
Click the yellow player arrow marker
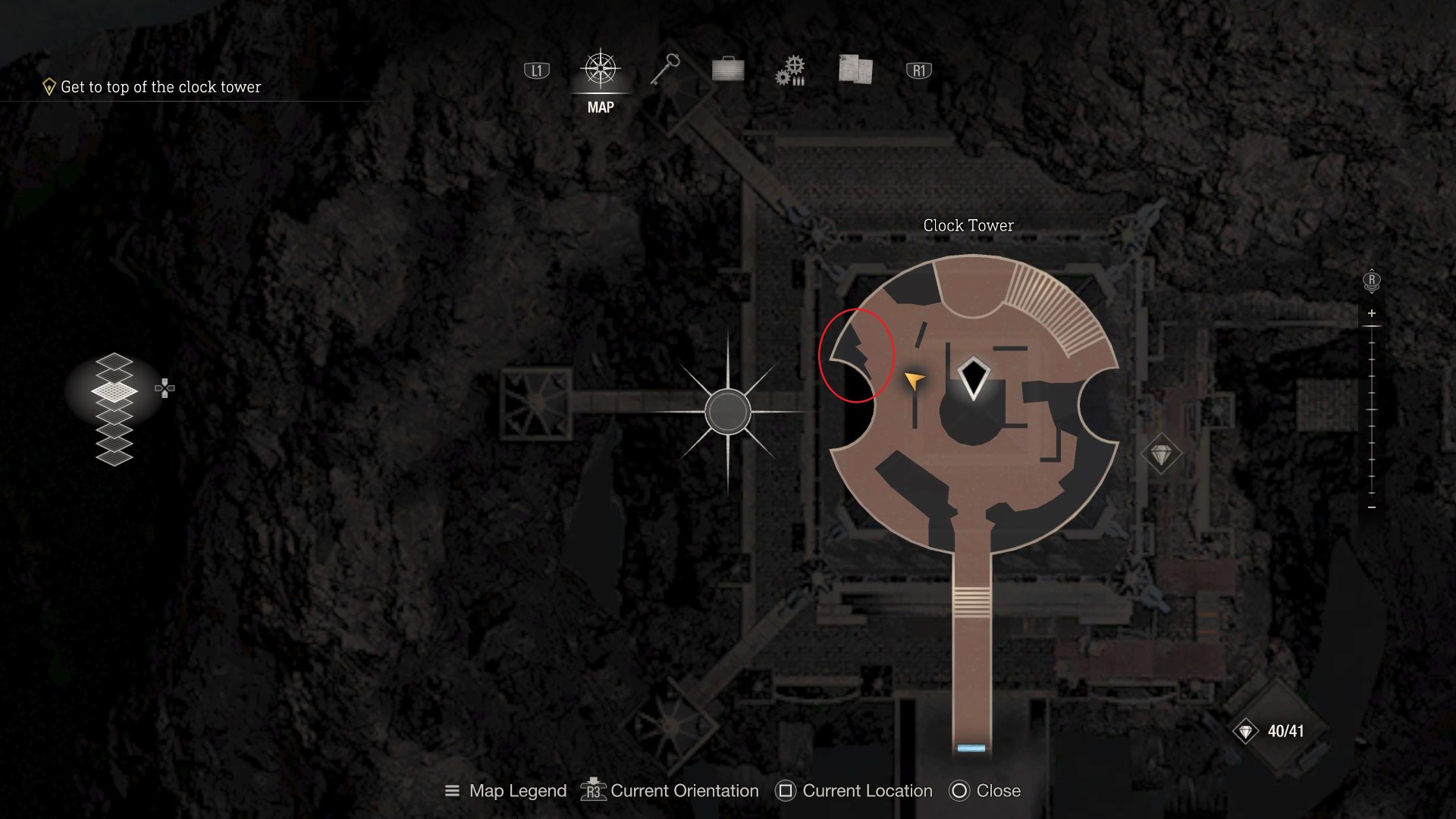pyautogui.click(x=915, y=380)
